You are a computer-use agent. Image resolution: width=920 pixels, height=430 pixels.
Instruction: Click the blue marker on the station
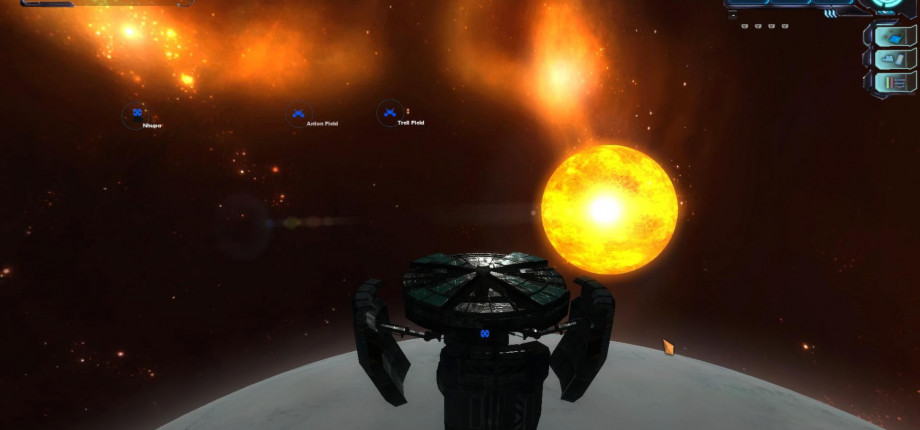tap(484, 333)
